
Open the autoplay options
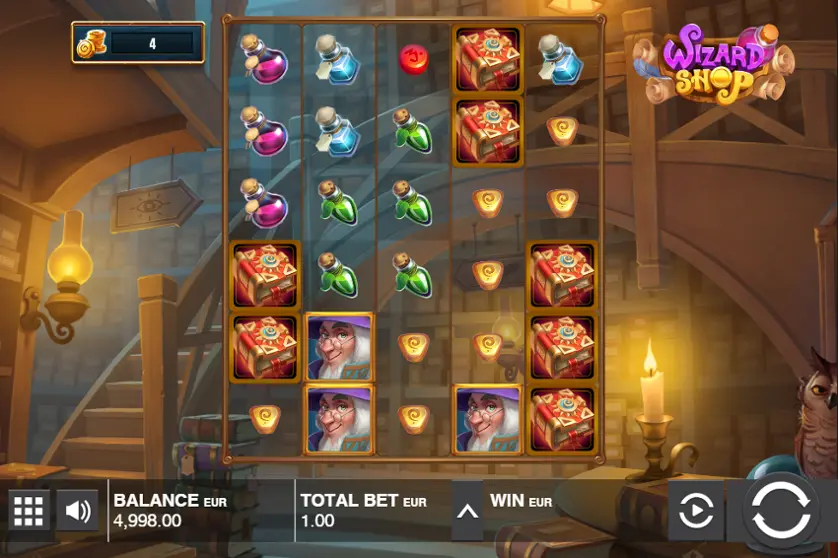(696, 511)
